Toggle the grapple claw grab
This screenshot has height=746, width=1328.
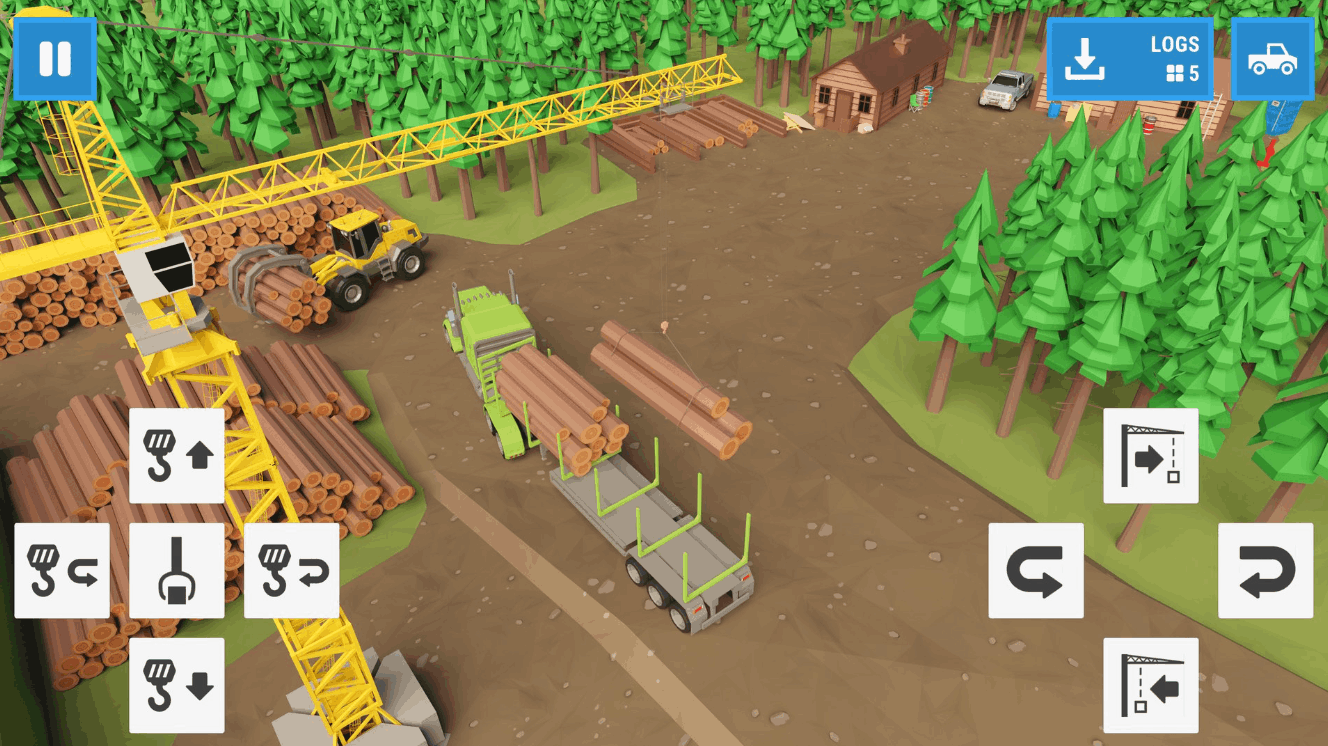point(177,571)
